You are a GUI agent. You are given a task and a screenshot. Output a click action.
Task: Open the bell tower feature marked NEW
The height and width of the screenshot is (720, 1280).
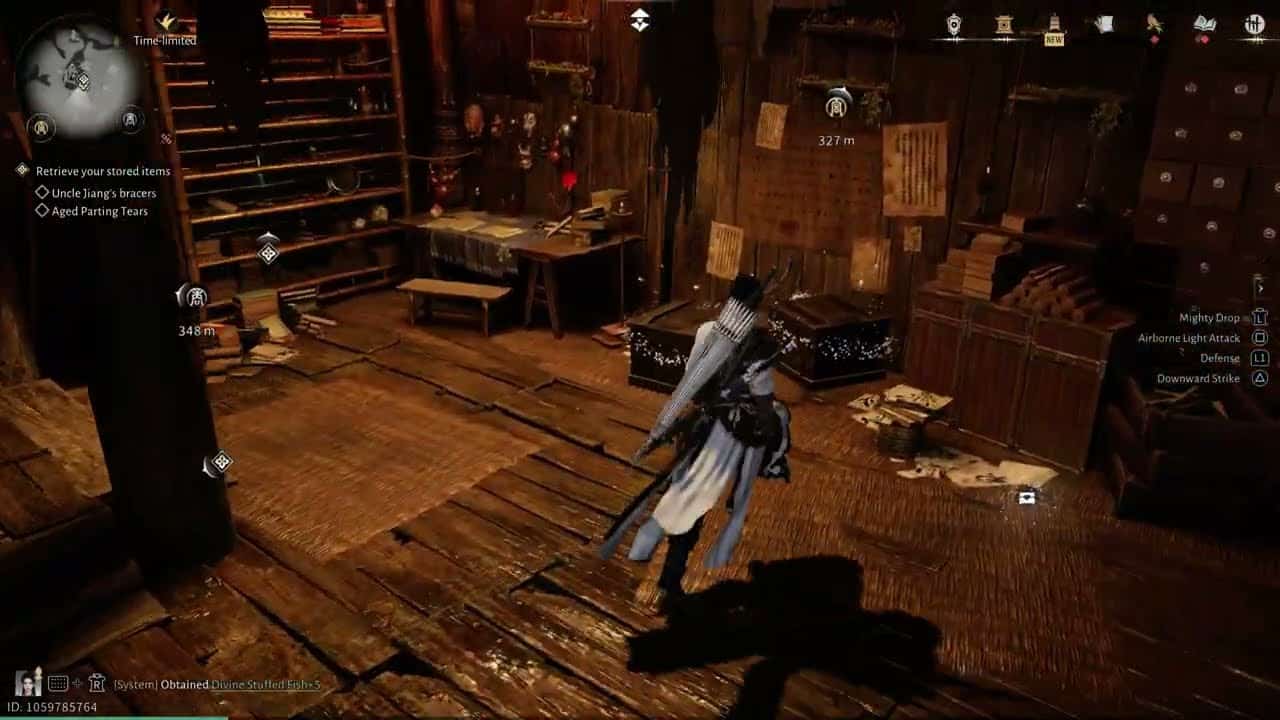(1053, 22)
